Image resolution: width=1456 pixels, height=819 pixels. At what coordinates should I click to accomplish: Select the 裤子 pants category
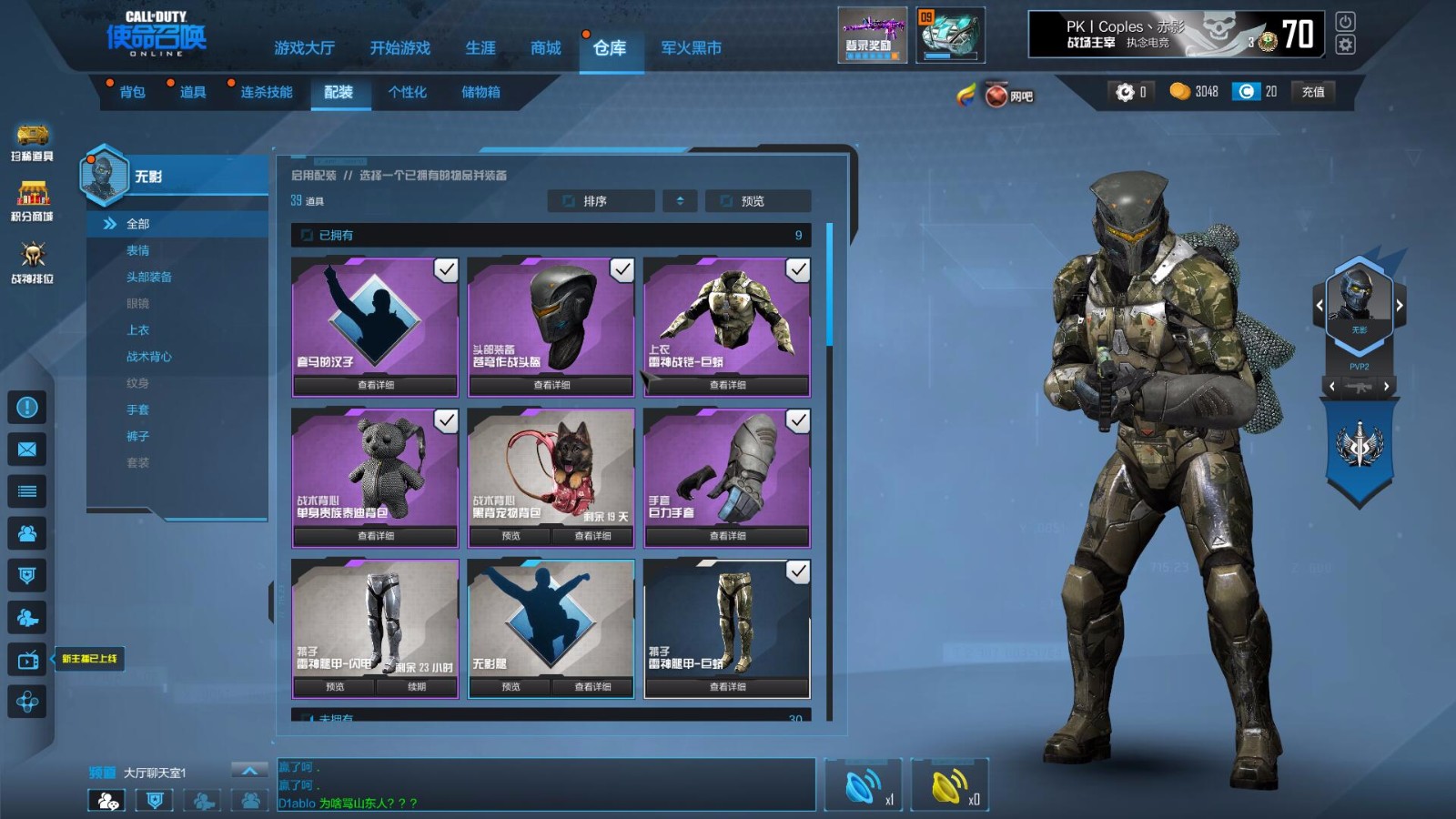click(x=137, y=437)
